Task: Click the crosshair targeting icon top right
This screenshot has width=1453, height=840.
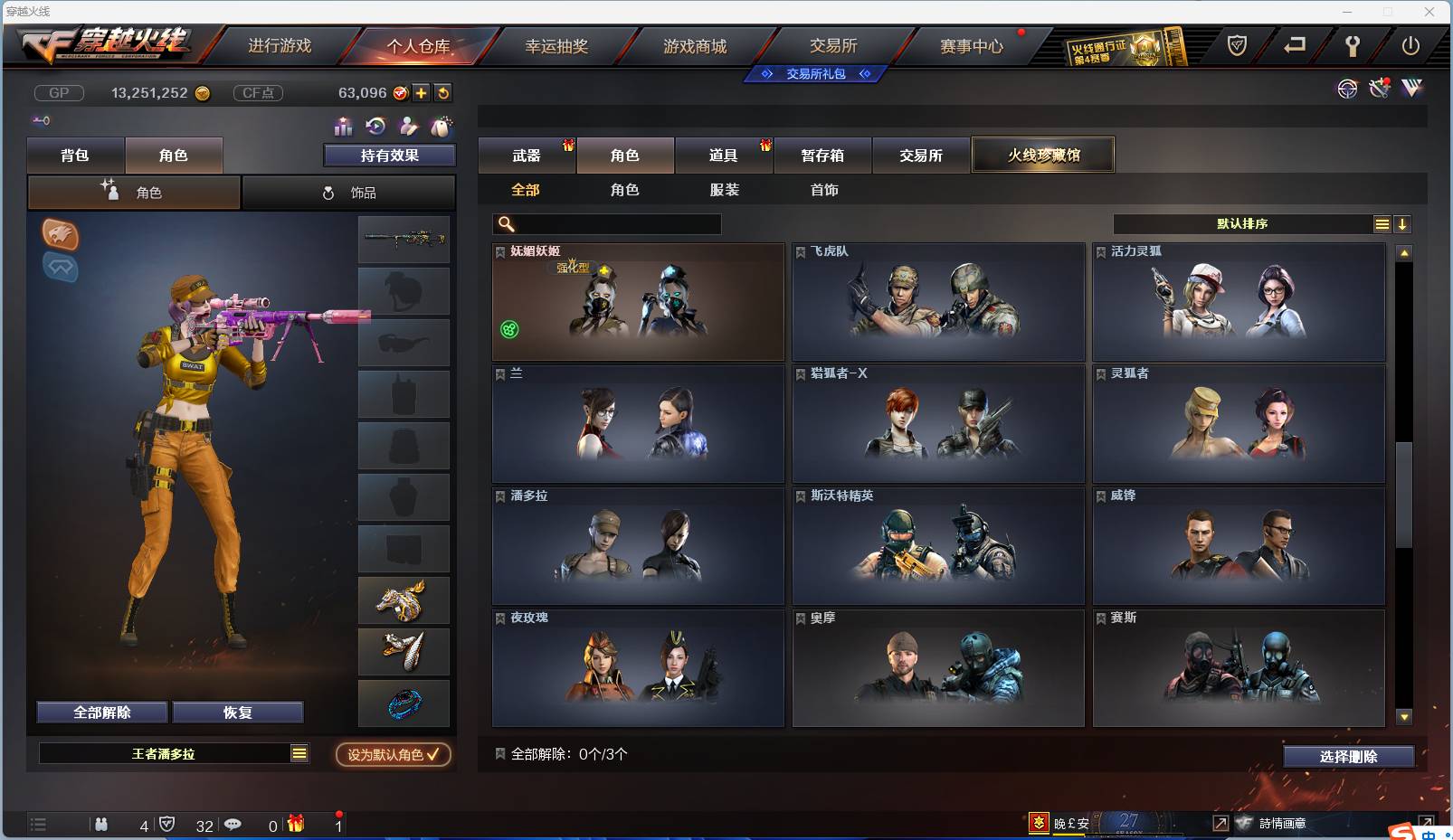Action: [1347, 90]
